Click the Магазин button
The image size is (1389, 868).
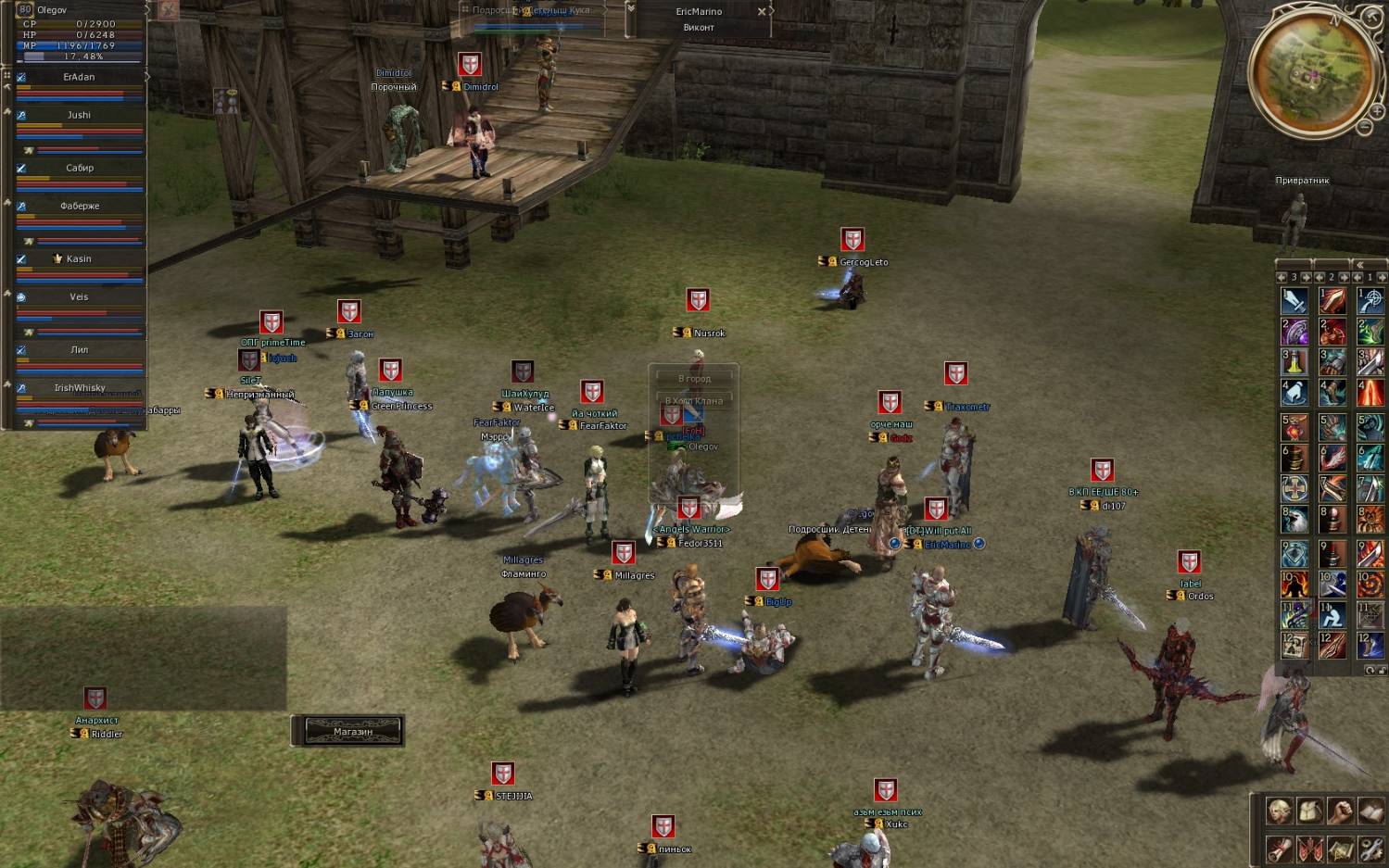pyautogui.click(x=352, y=731)
